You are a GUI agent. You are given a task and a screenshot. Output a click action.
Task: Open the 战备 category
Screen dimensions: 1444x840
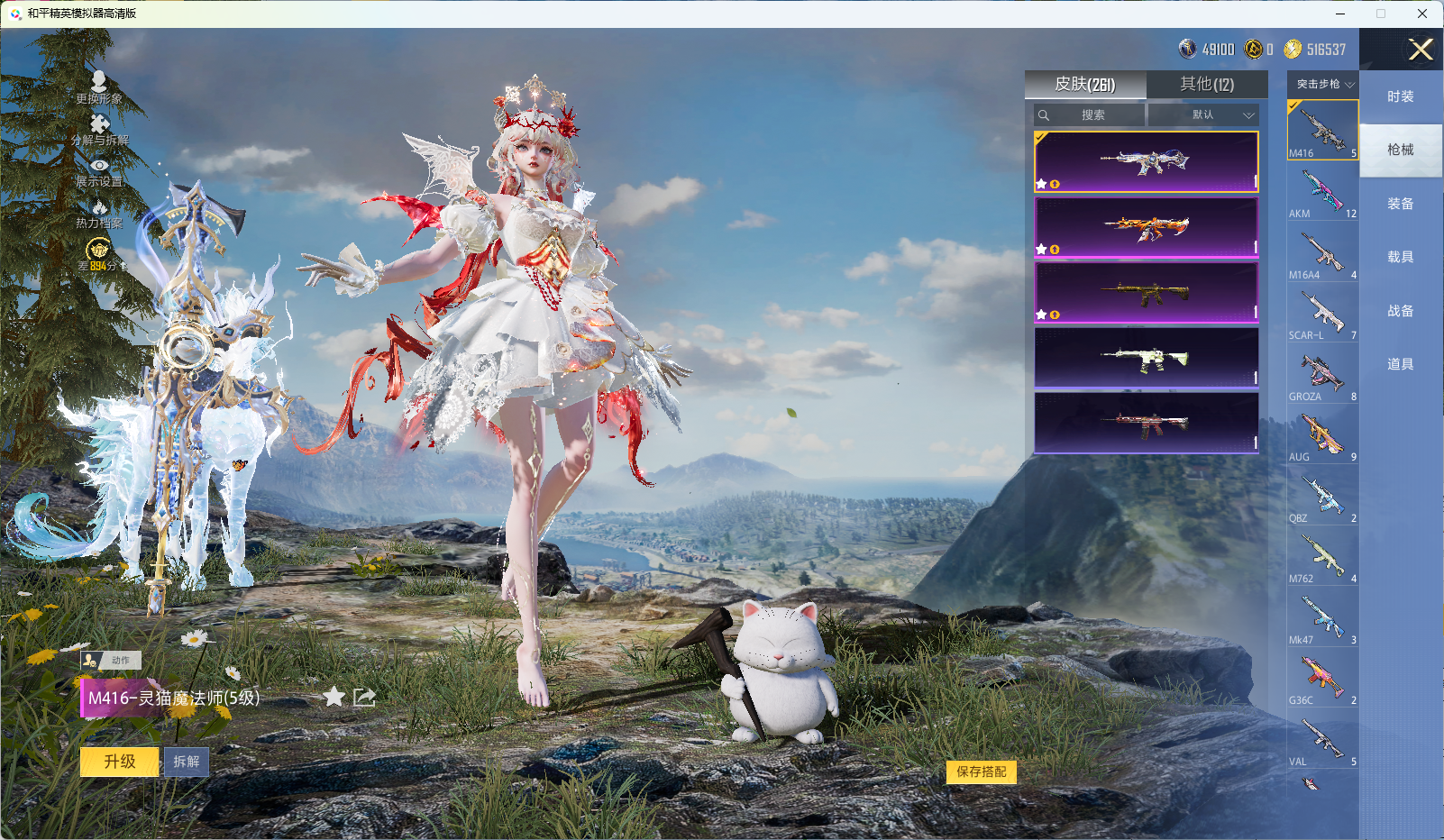pyautogui.click(x=1400, y=311)
